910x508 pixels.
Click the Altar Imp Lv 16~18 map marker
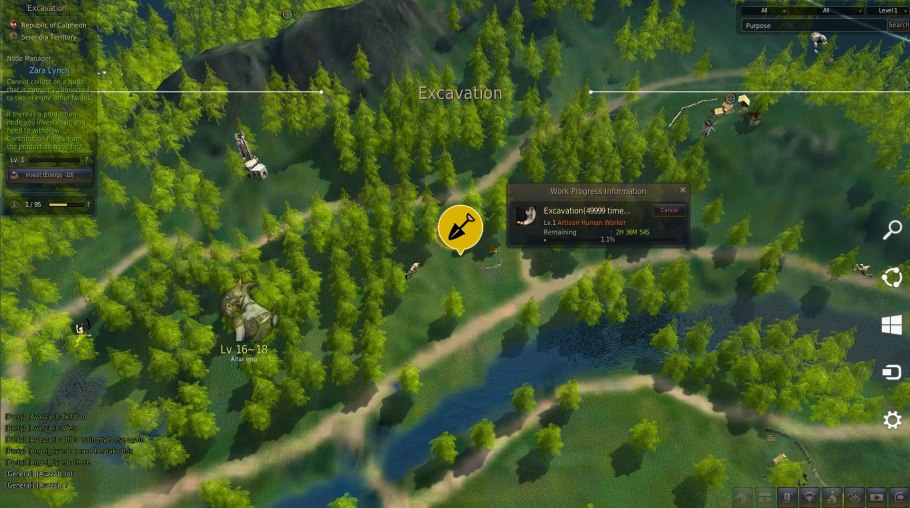pyautogui.click(x=245, y=314)
